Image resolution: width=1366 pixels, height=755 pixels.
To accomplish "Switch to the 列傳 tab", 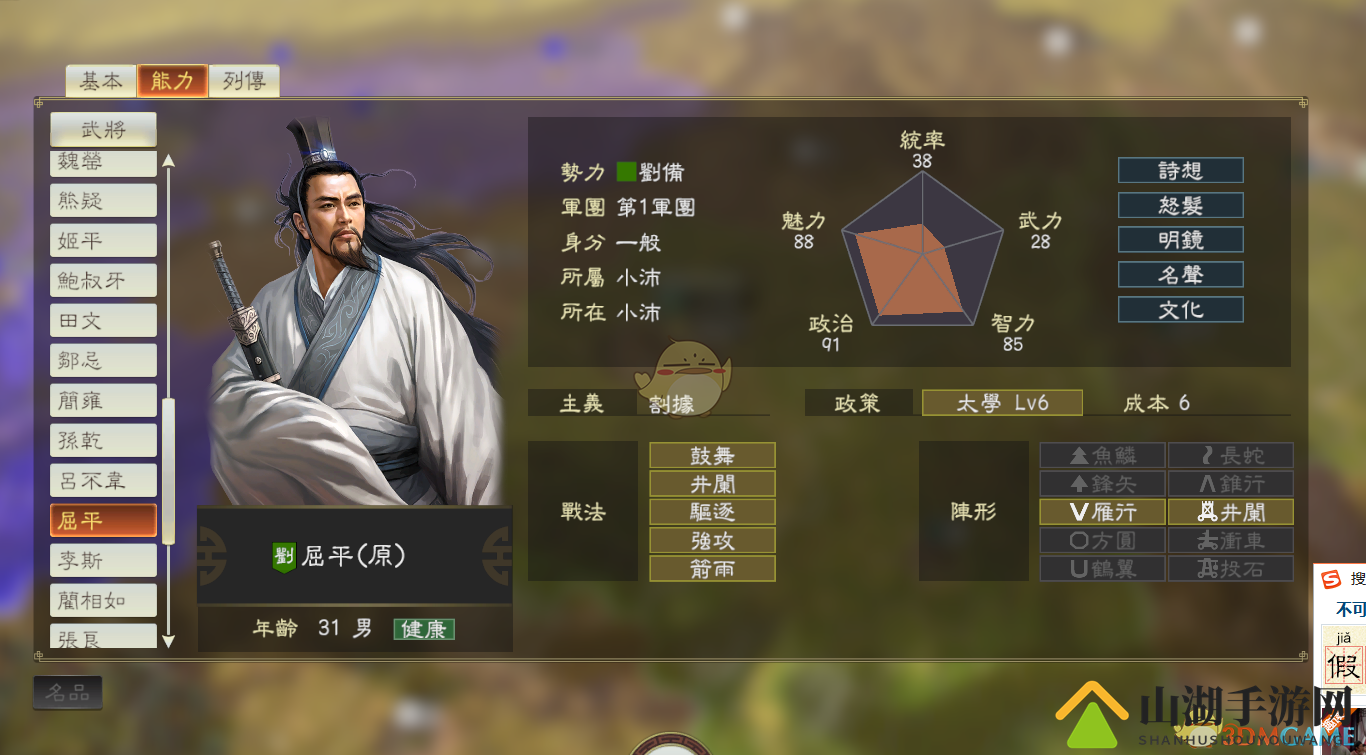I will coord(243,81).
